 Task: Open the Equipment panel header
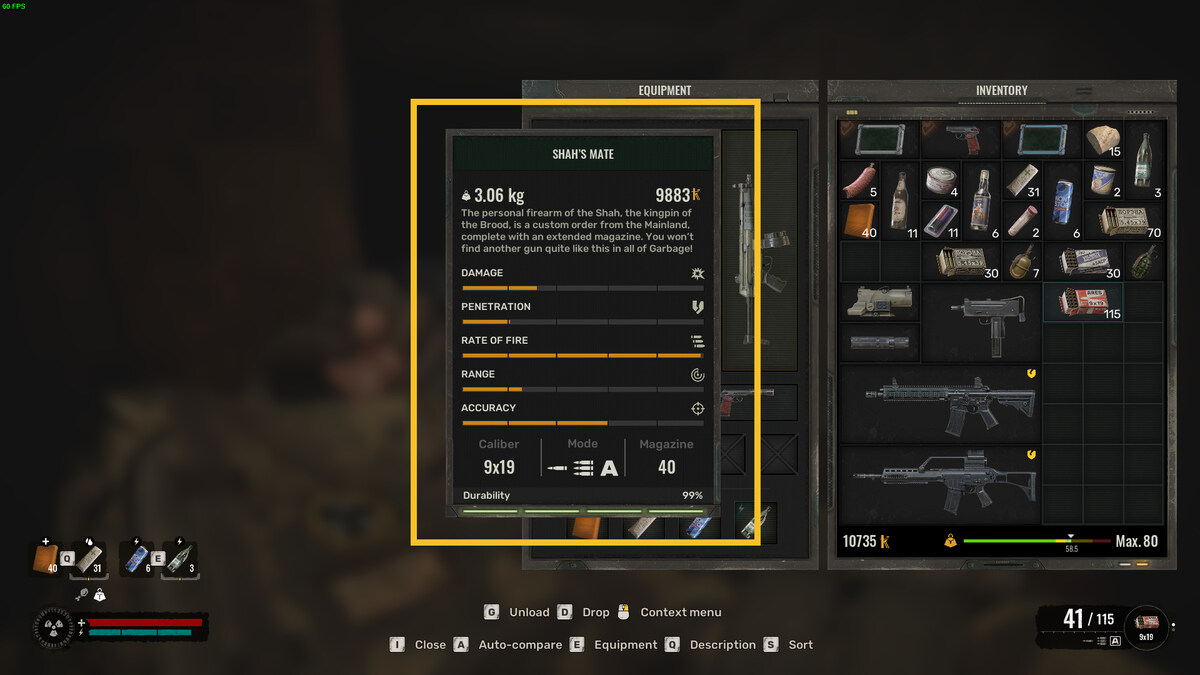[665, 90]
